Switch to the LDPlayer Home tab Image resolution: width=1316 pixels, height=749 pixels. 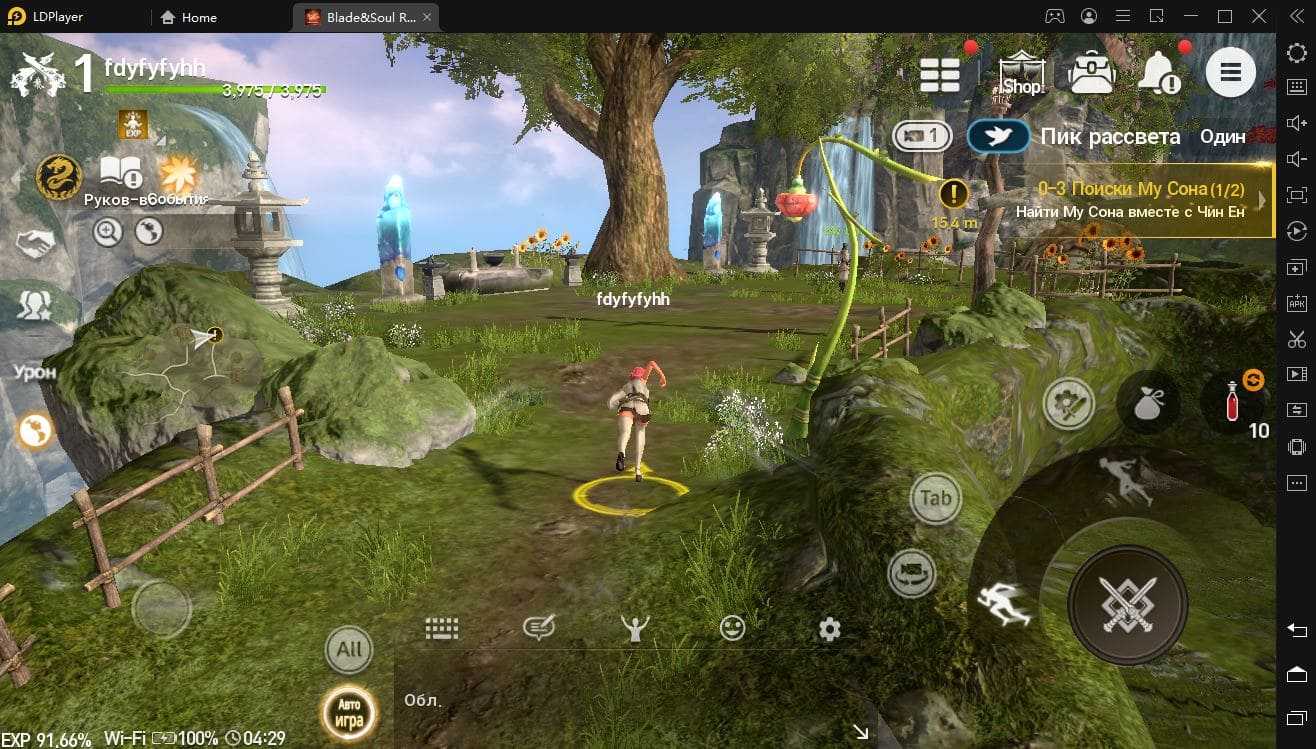pyautogui.click(x=188, y=17)
